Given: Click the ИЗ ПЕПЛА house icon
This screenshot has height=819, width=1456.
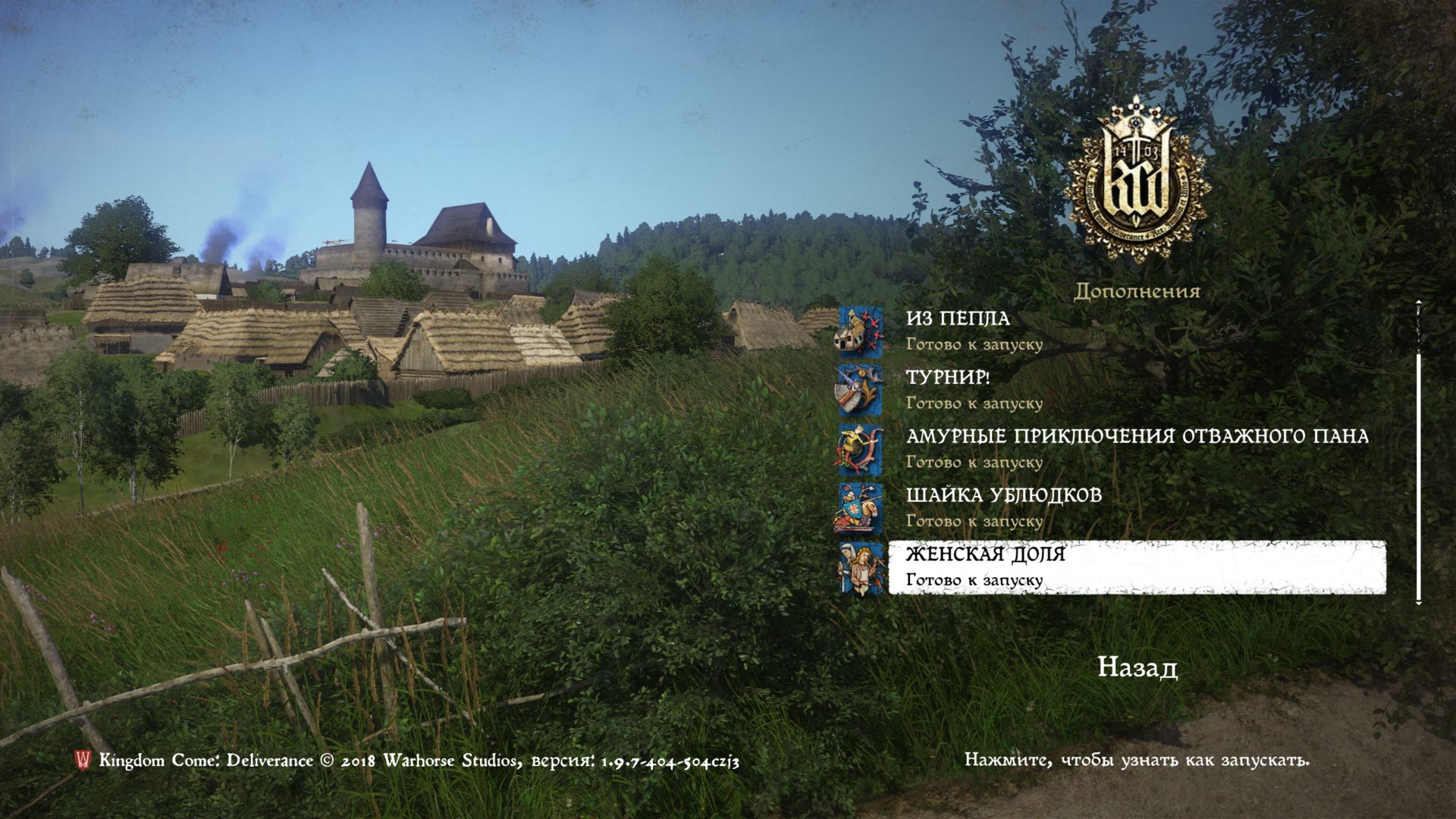Looking at the screenshot, I should (x=859, y=332).
